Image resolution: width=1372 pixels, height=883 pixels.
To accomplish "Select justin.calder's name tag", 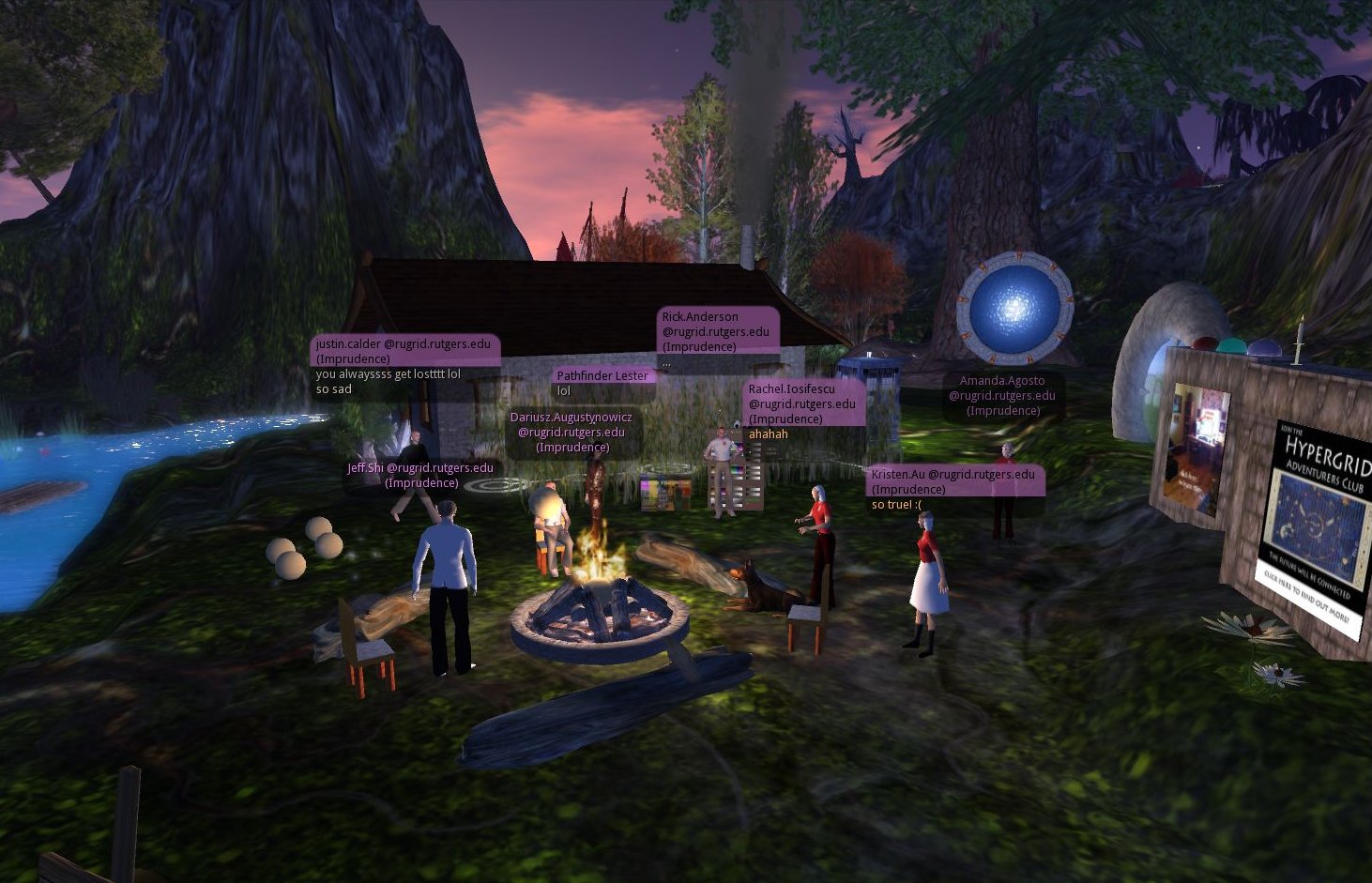I will click(x=404, y=351).
